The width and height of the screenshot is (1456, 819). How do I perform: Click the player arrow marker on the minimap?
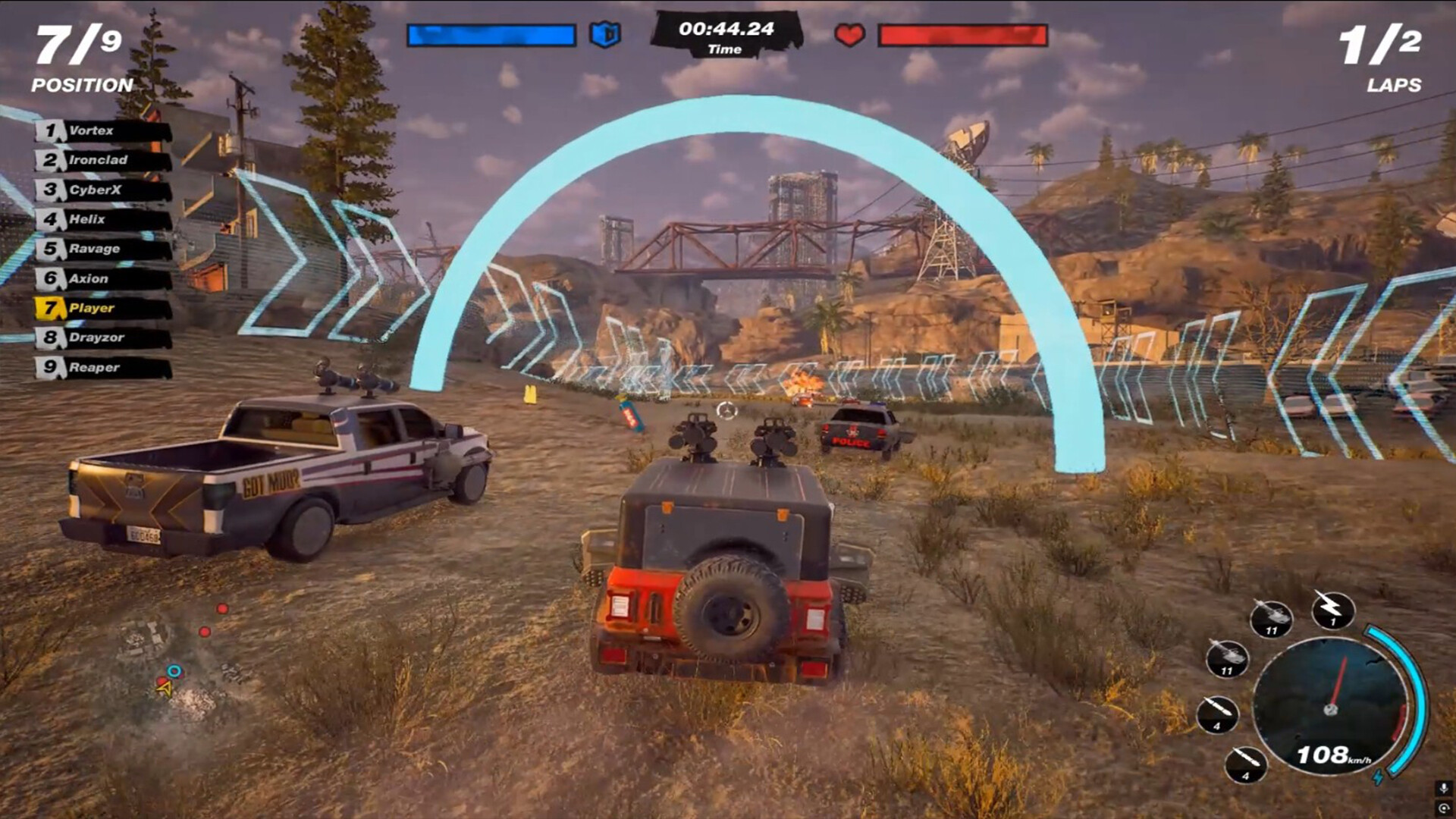[165, 689]
